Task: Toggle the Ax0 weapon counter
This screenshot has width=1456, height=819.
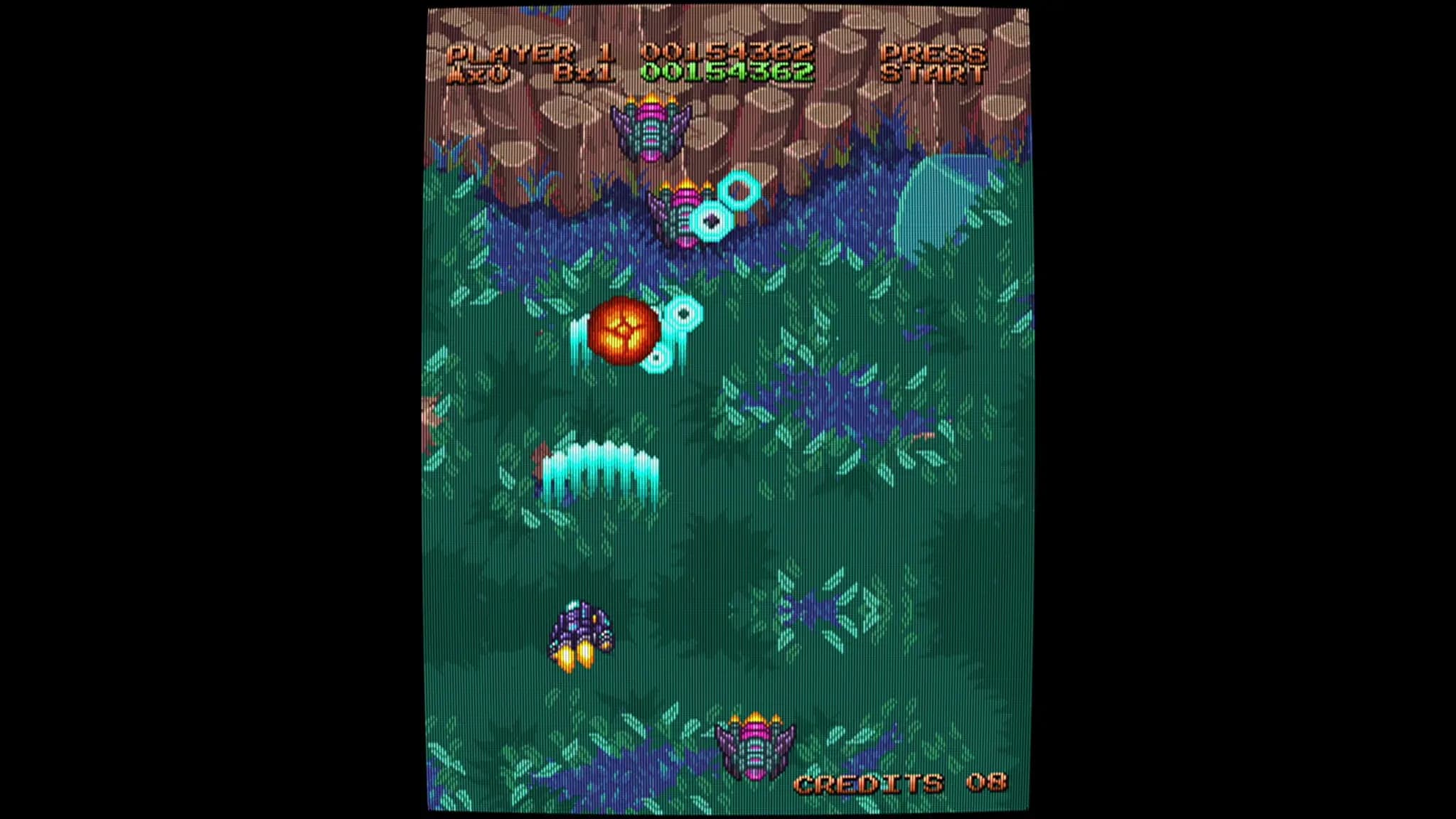Action: pos(478,71)
